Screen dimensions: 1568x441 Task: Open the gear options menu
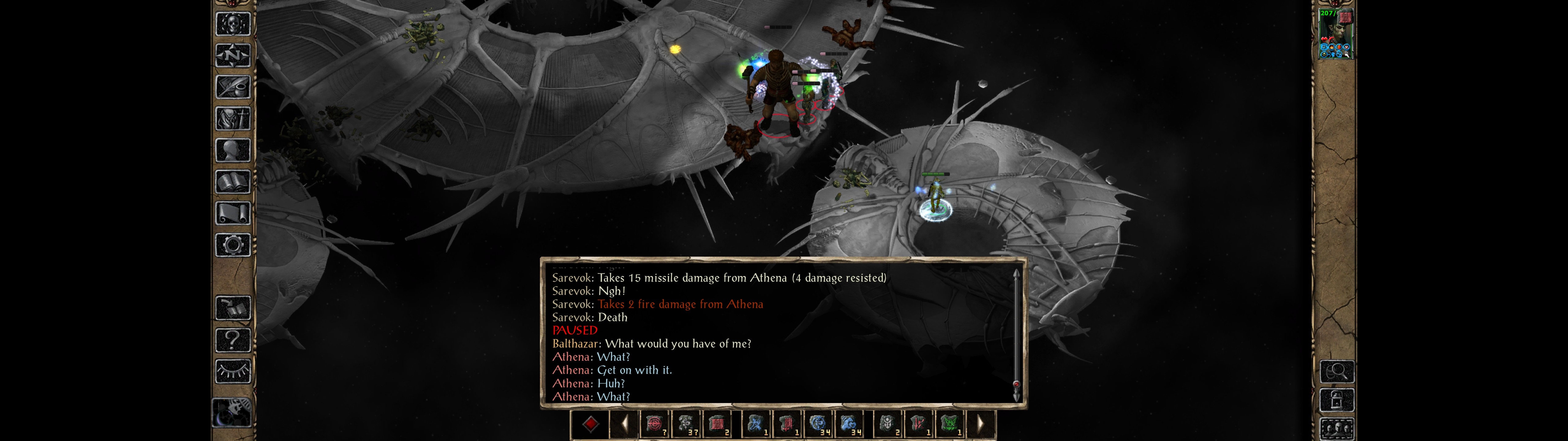233,246
